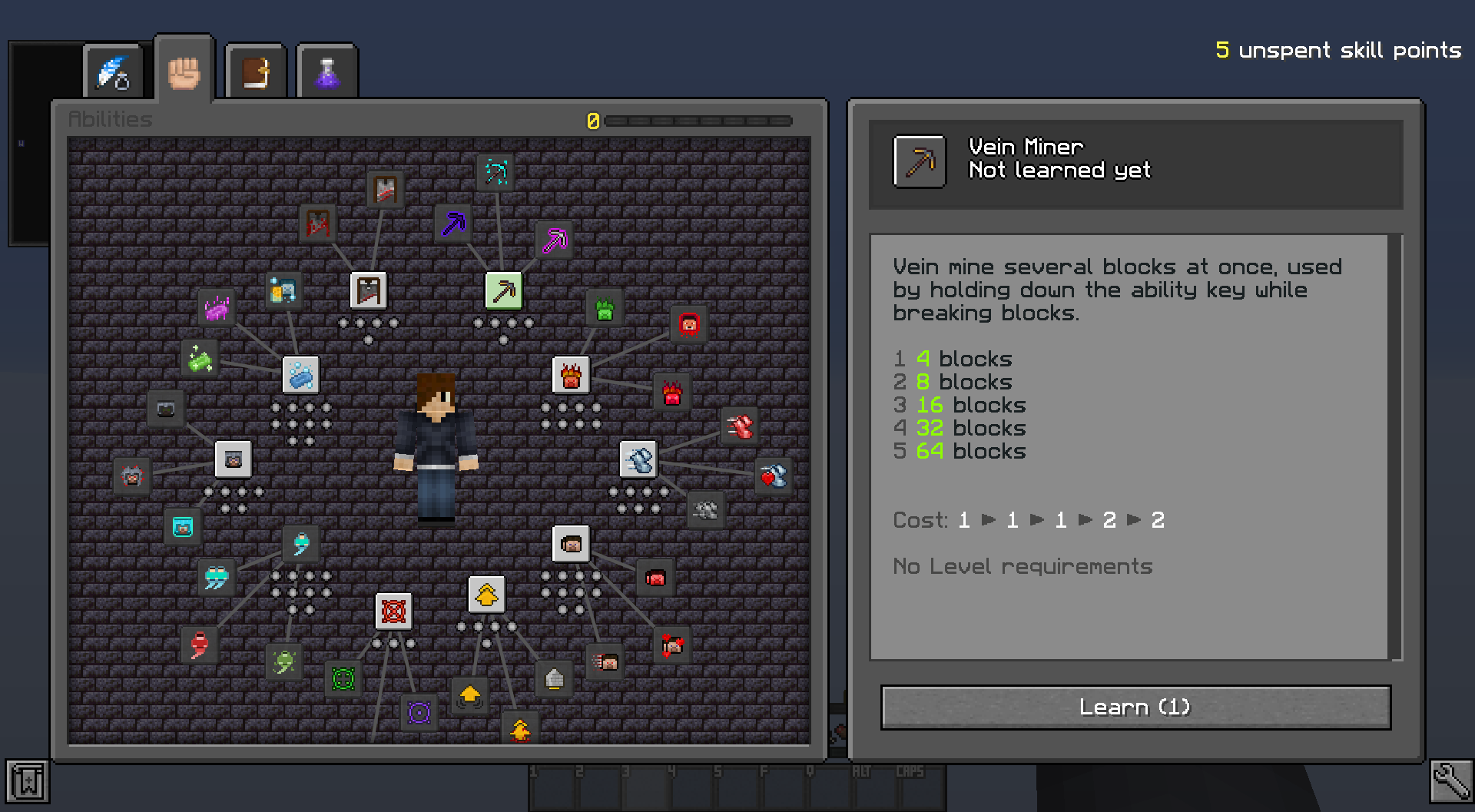
Task: Open the bookmark book button
Action: pyautogui.click(x=28, y=781)
